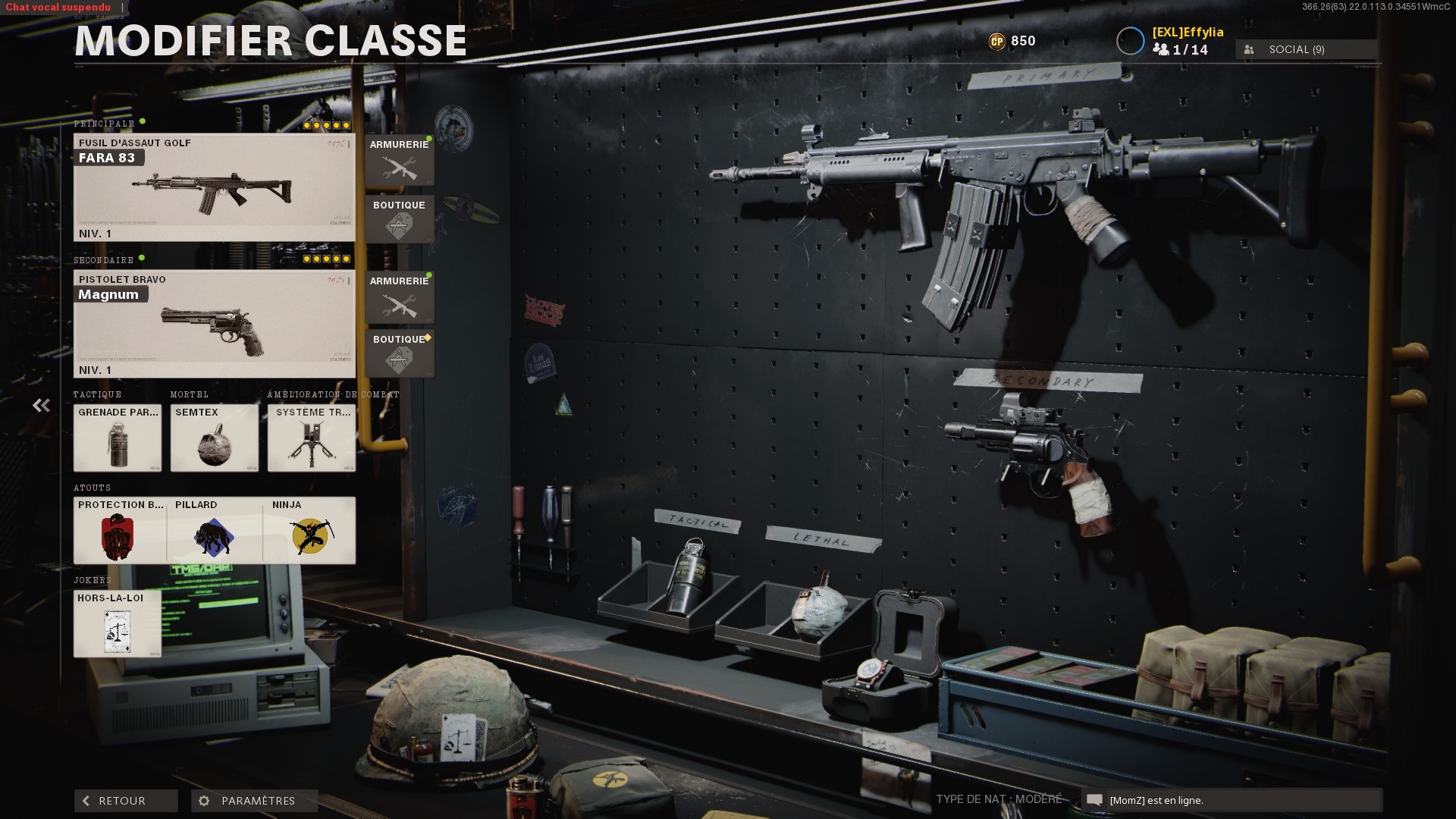Viewport: 1456px width, 819px height.
Task: Go back with the Retour button
Action: pyautogui.click(x=126, y=801)
